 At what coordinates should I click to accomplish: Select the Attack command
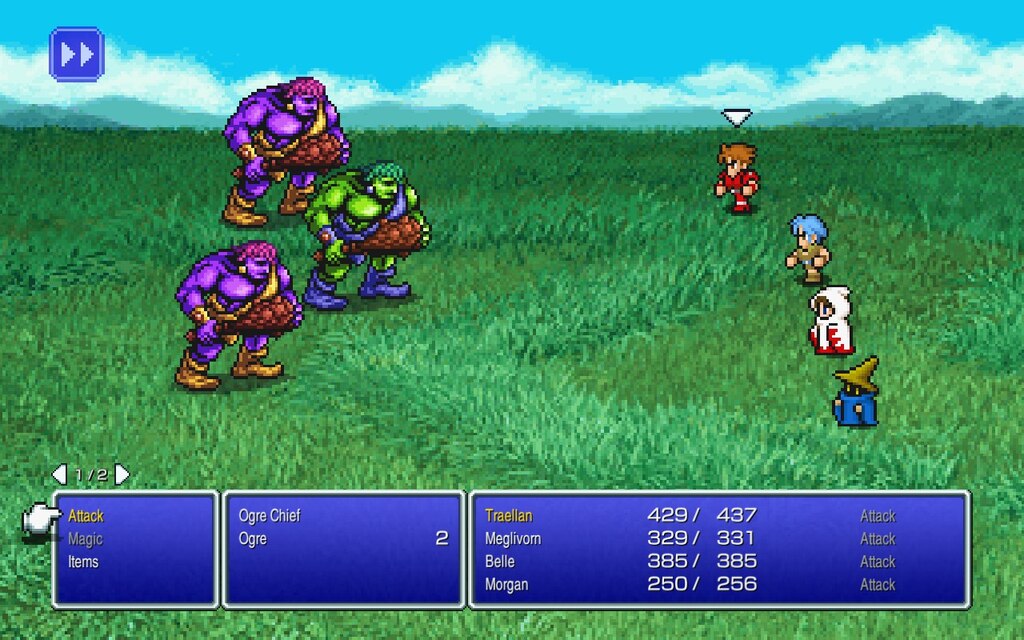point(86,516)
